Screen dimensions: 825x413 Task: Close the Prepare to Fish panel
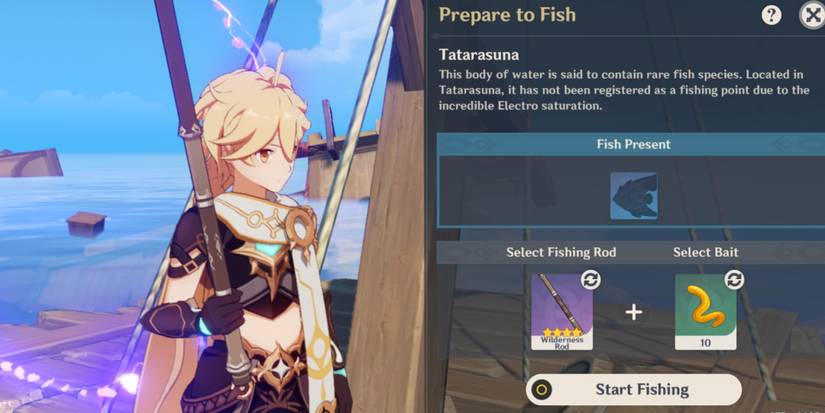(x=811, y=15)
